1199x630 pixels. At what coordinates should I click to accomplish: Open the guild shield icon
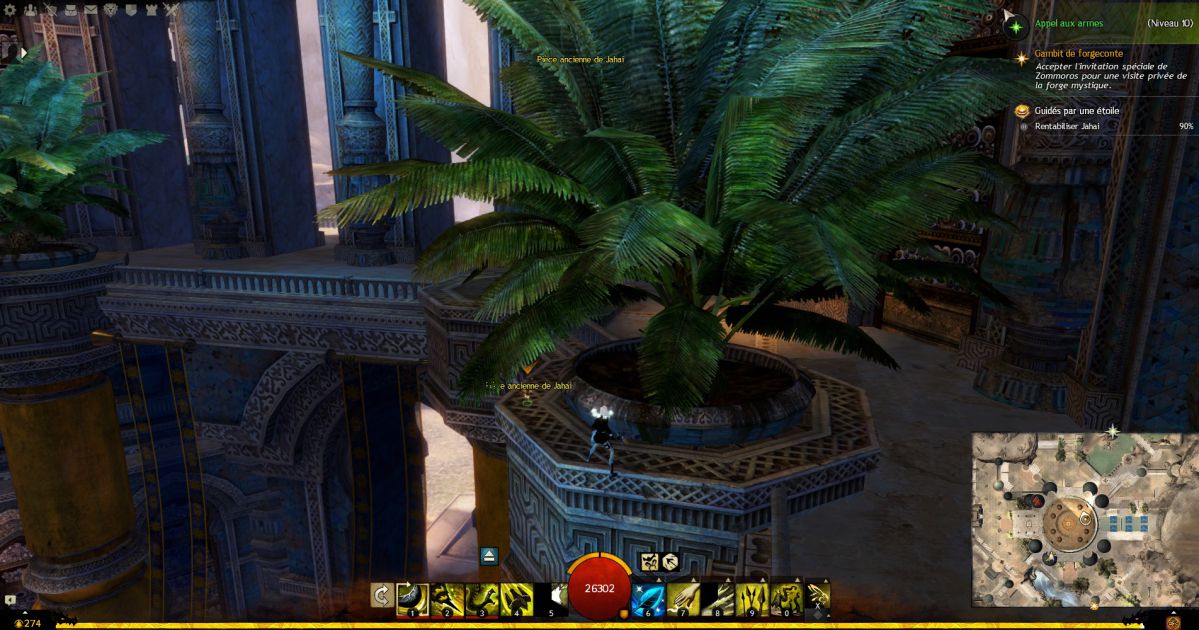131,10
